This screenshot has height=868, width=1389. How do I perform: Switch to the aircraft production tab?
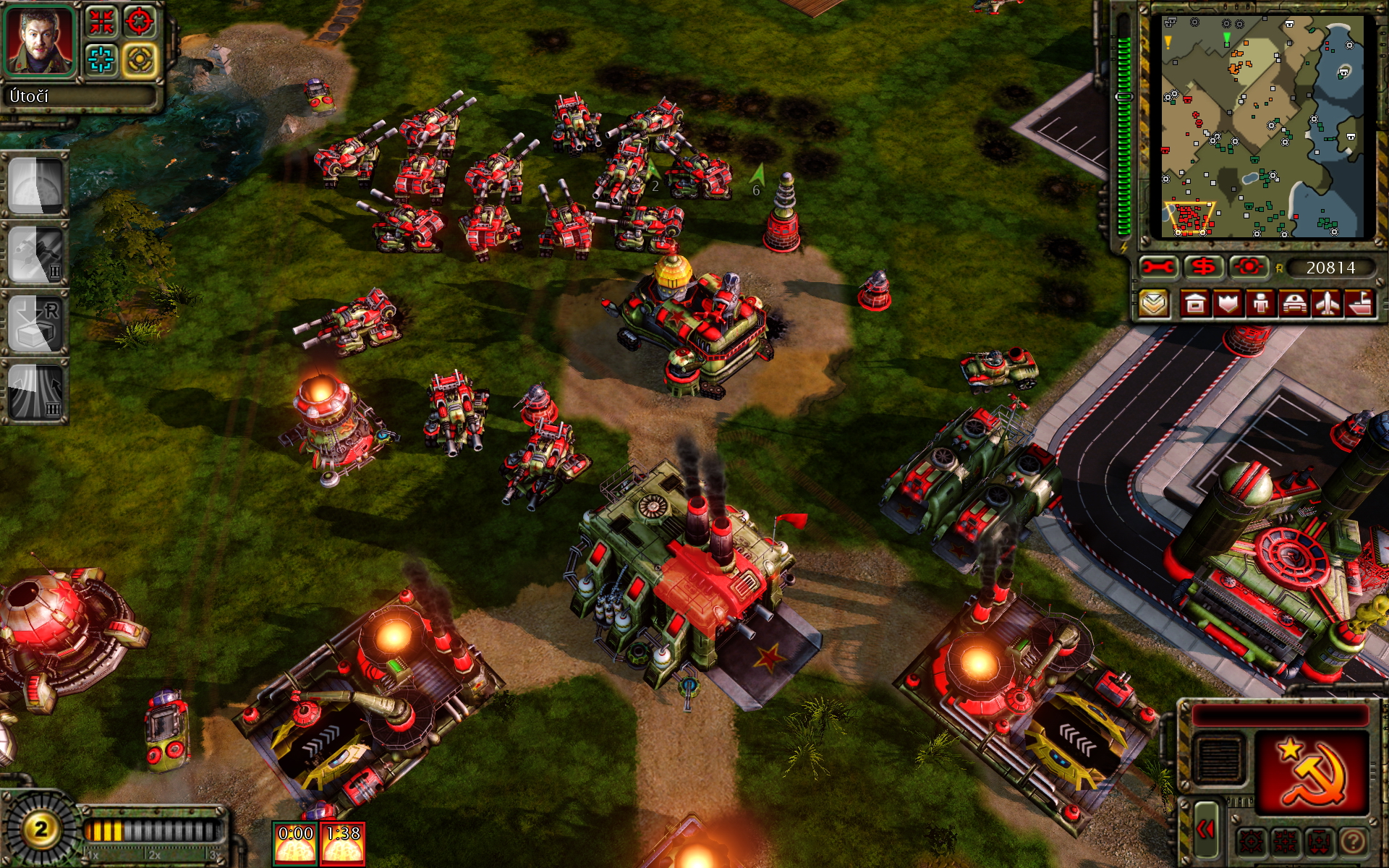(x=1327, y=304)
